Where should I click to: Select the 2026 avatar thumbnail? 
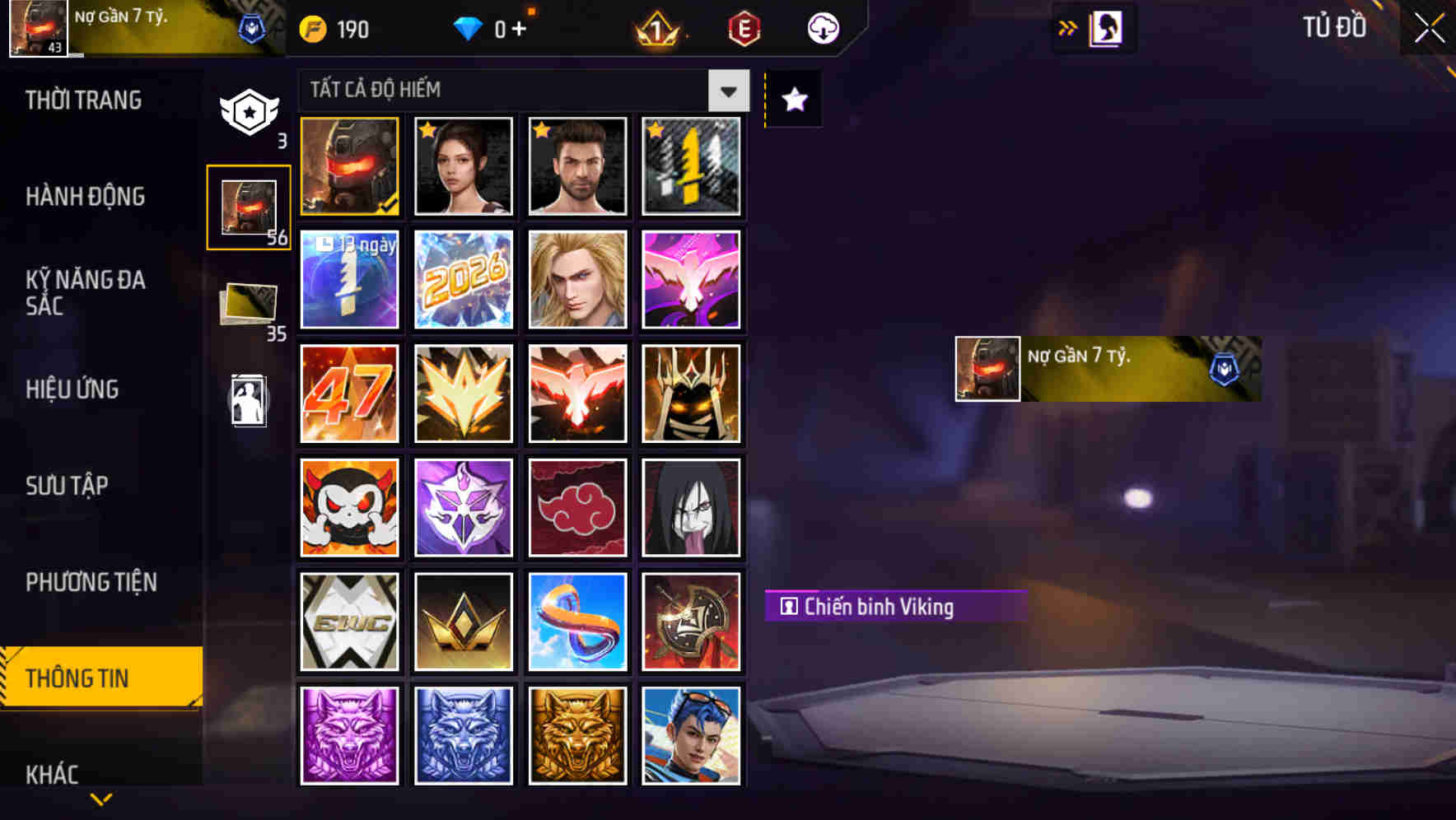[463, 280]
